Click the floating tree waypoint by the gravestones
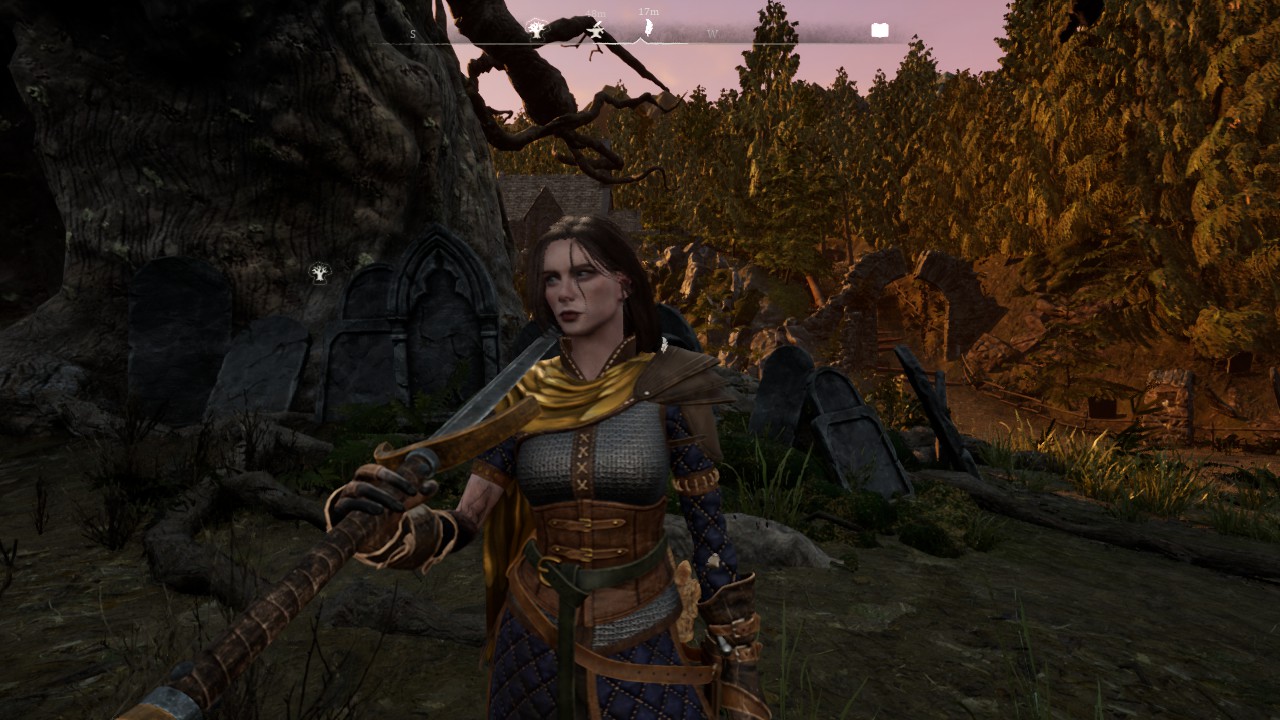This screenshot has width=1280, height=720. (319, 273)
